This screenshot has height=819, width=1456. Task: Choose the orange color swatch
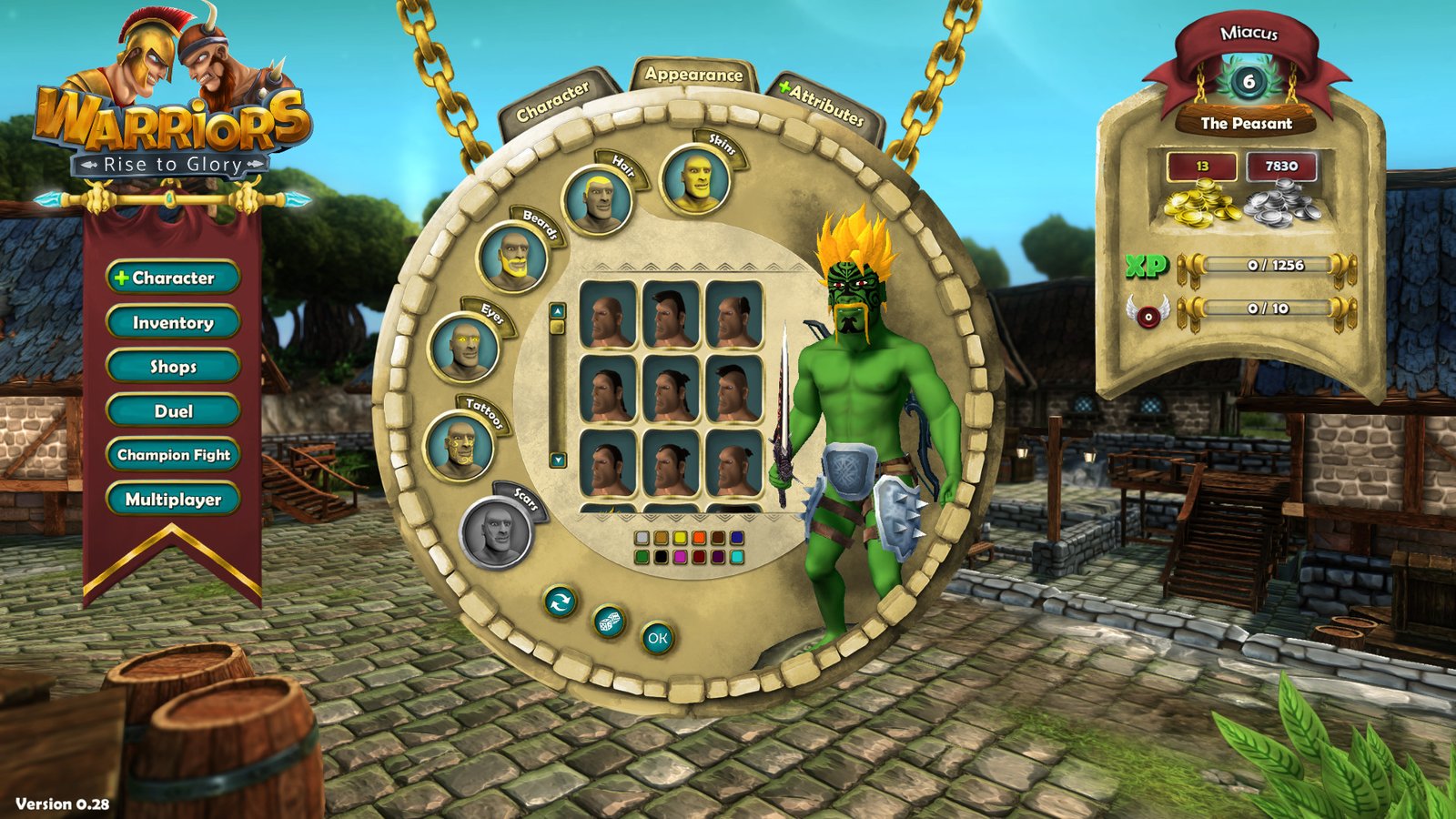(x=699, y=539)
